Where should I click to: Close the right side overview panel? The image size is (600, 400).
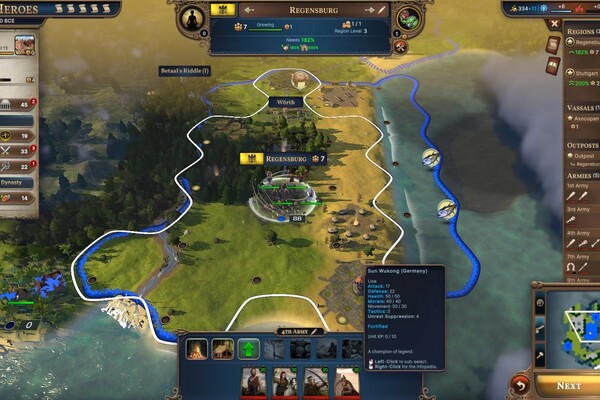click(x=555, y=24)
